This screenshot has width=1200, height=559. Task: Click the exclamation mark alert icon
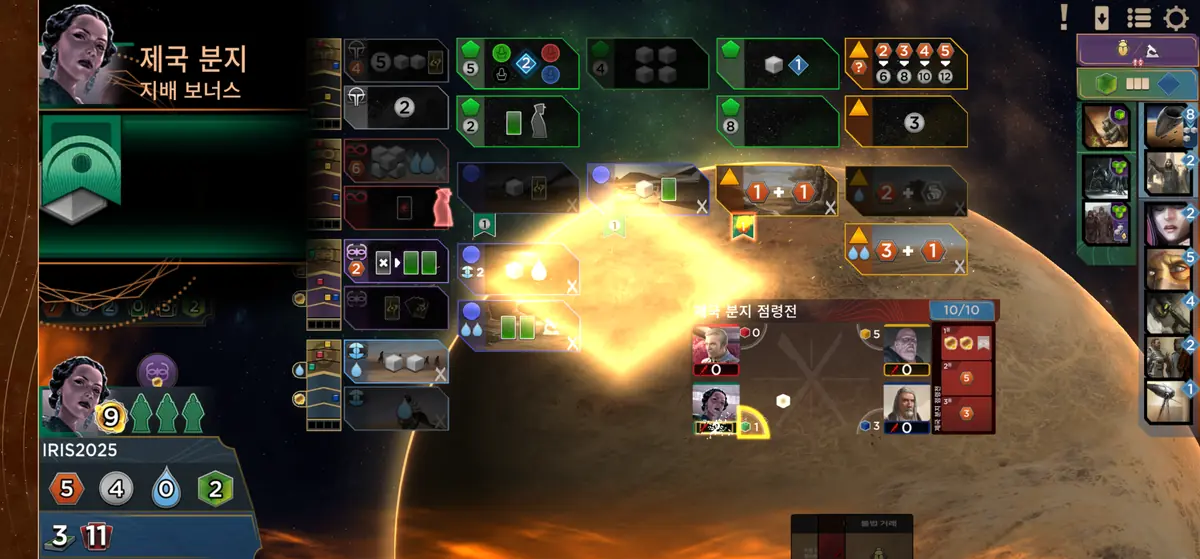[x=1064, y=16]
